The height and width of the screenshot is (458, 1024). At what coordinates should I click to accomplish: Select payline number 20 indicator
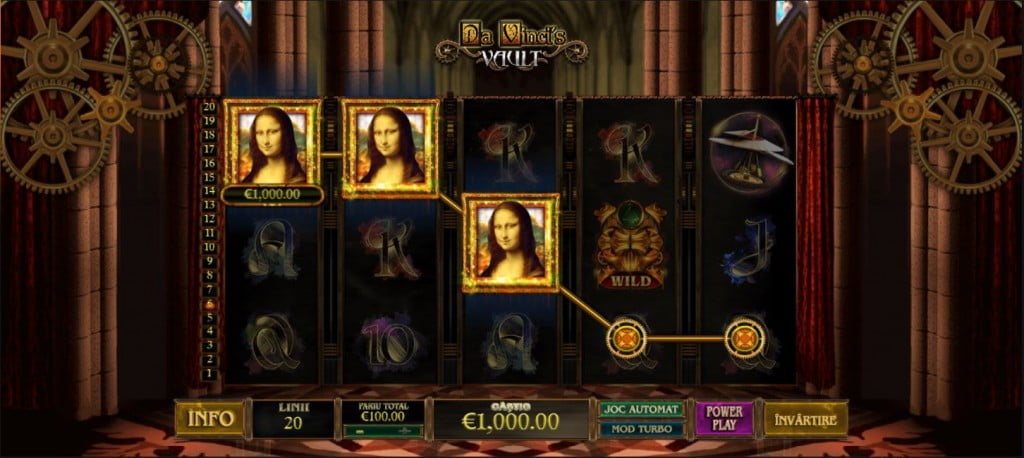click(209, 106)
